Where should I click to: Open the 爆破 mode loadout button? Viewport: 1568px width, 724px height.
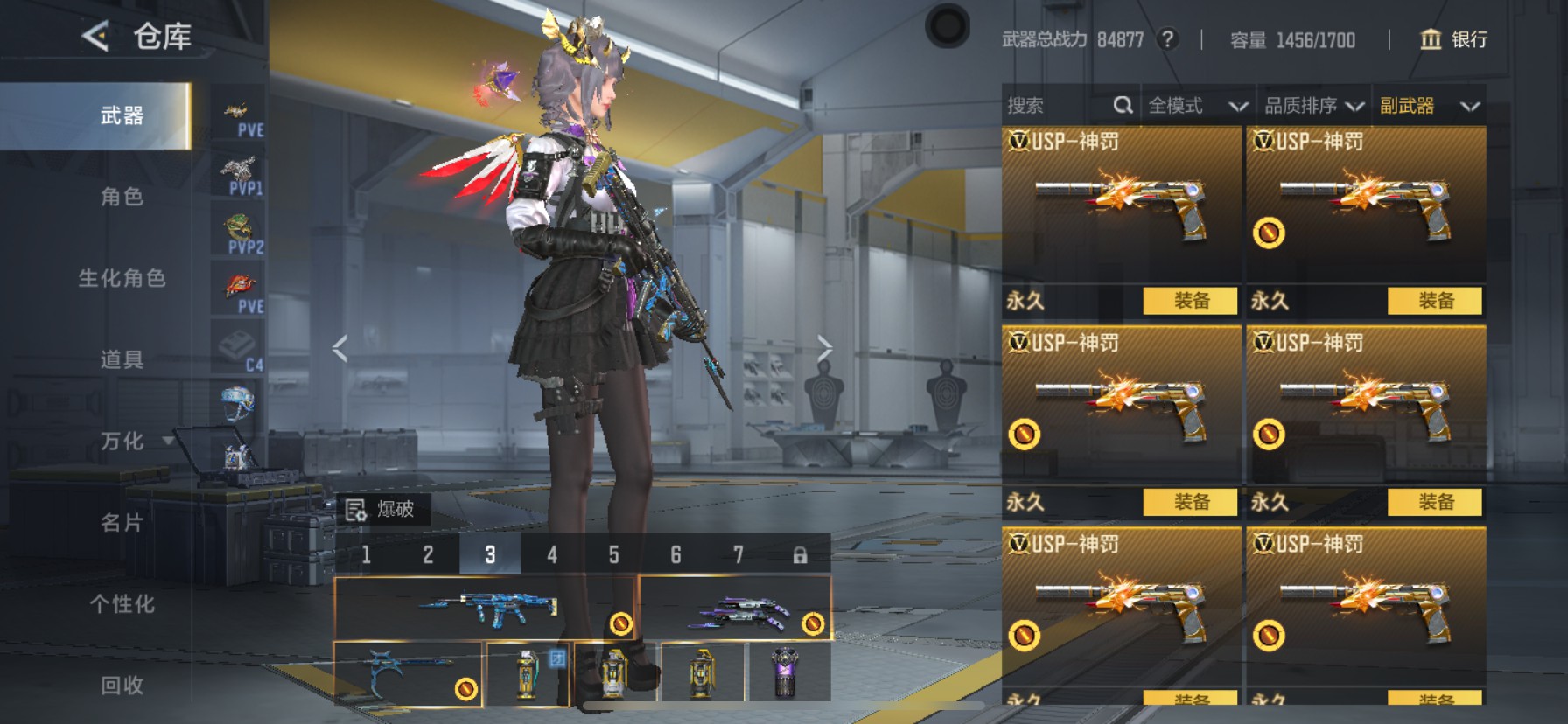pyautogui.click(x=382, y=509)
